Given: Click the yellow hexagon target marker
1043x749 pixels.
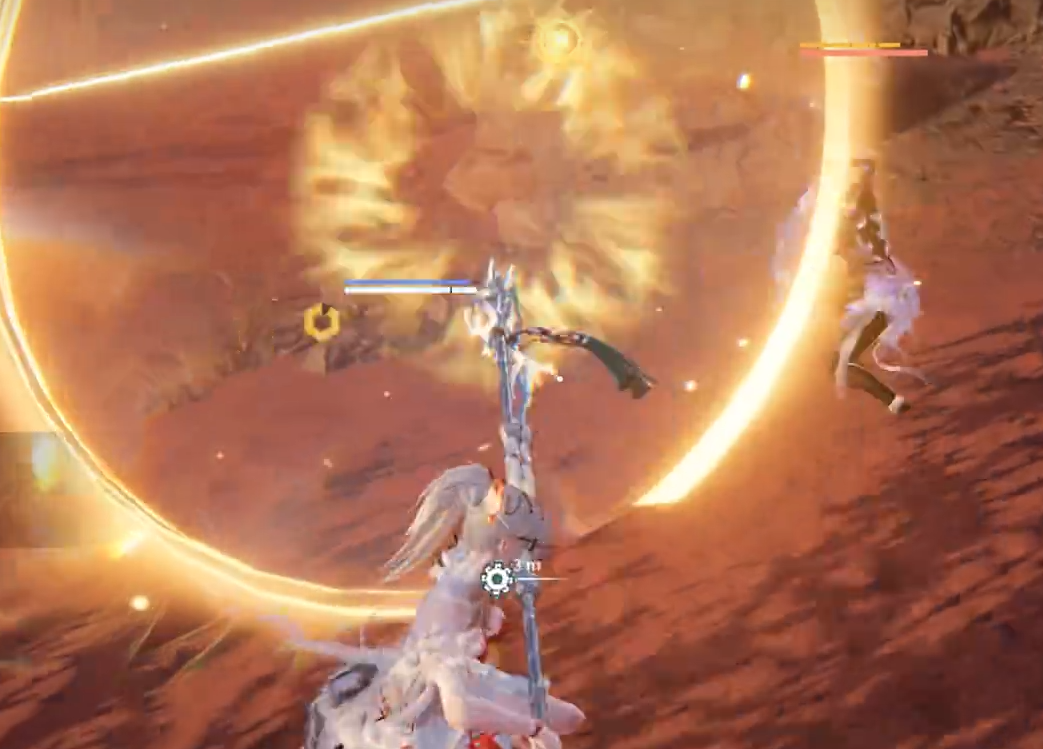Looking at the screenshot, I should click(x=322, y=322).
